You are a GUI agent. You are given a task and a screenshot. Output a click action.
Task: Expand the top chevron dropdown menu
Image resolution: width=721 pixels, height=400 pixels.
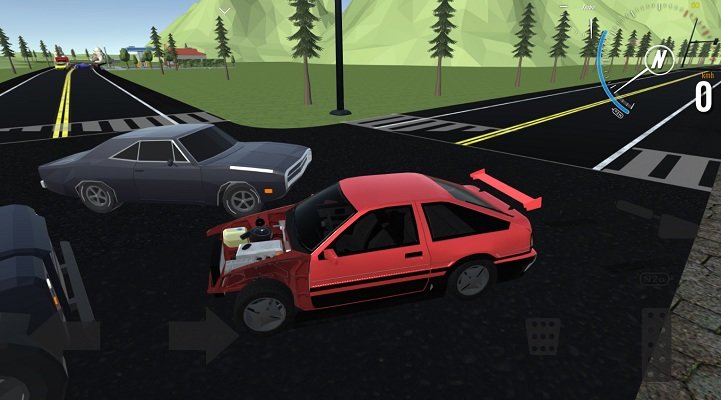click(226, 11)
